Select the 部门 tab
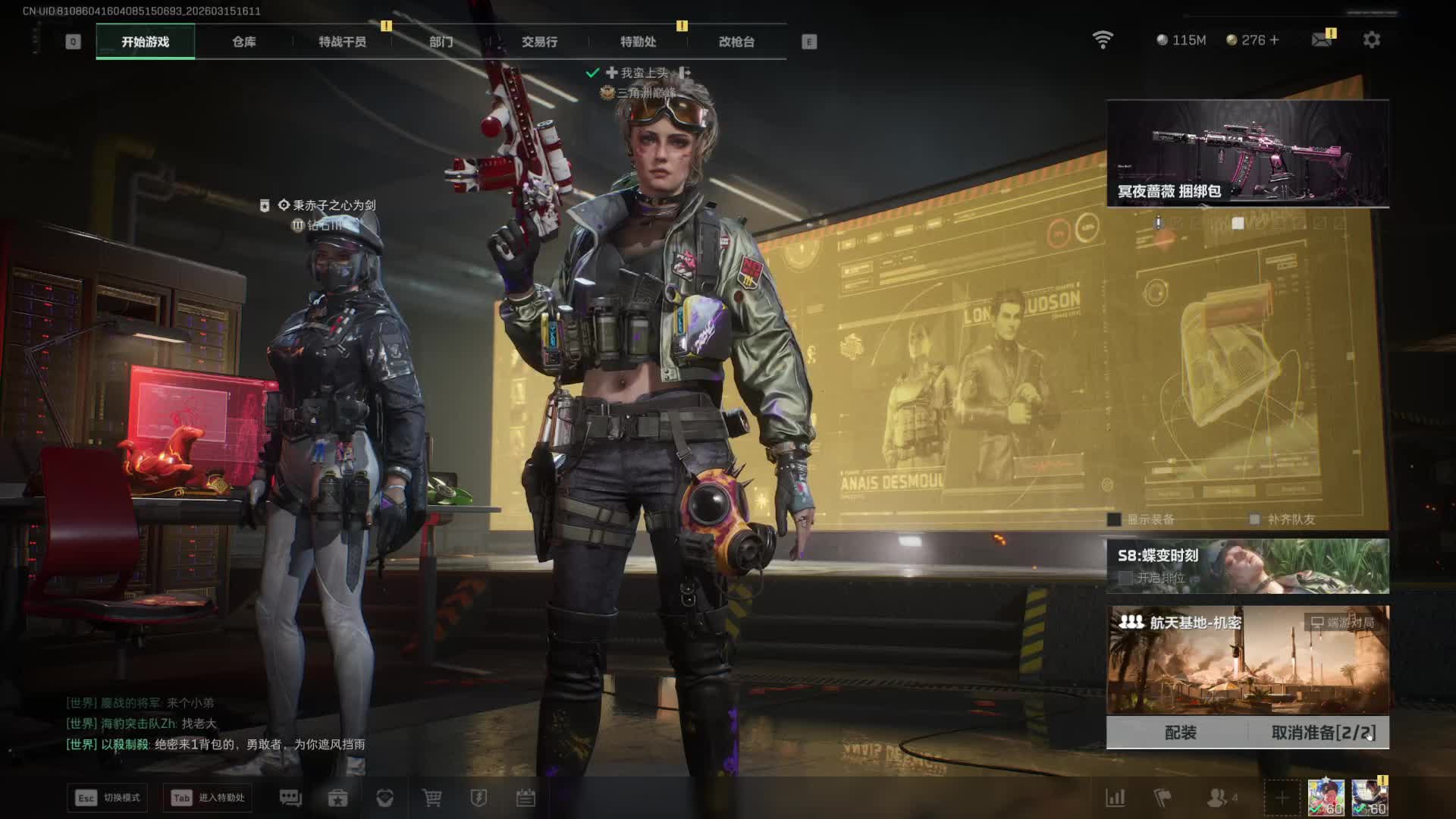The image size is (1456, 819). click(x=441, y=42)
